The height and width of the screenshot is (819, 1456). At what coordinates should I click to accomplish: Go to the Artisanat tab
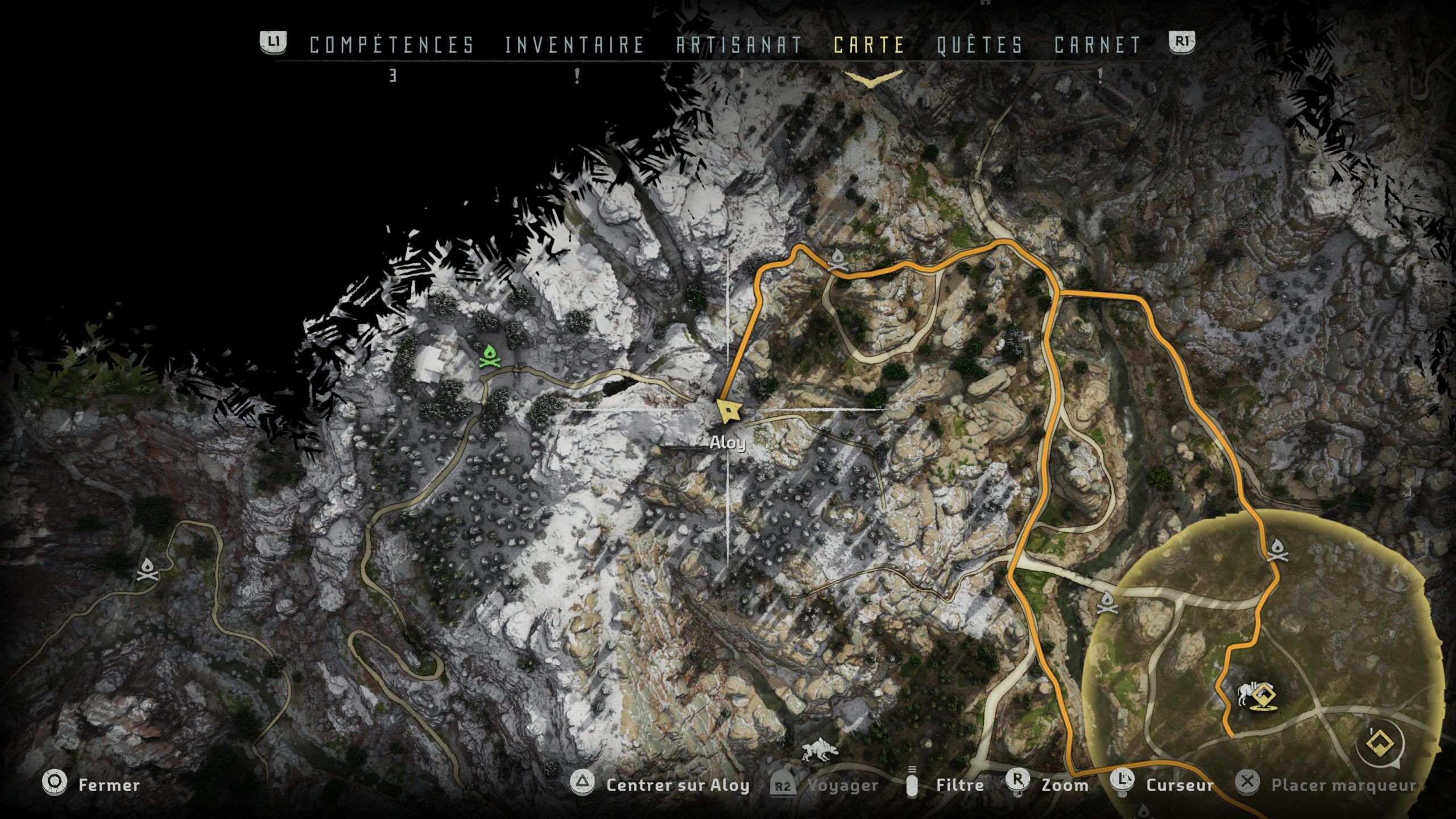tap(739, 45)
